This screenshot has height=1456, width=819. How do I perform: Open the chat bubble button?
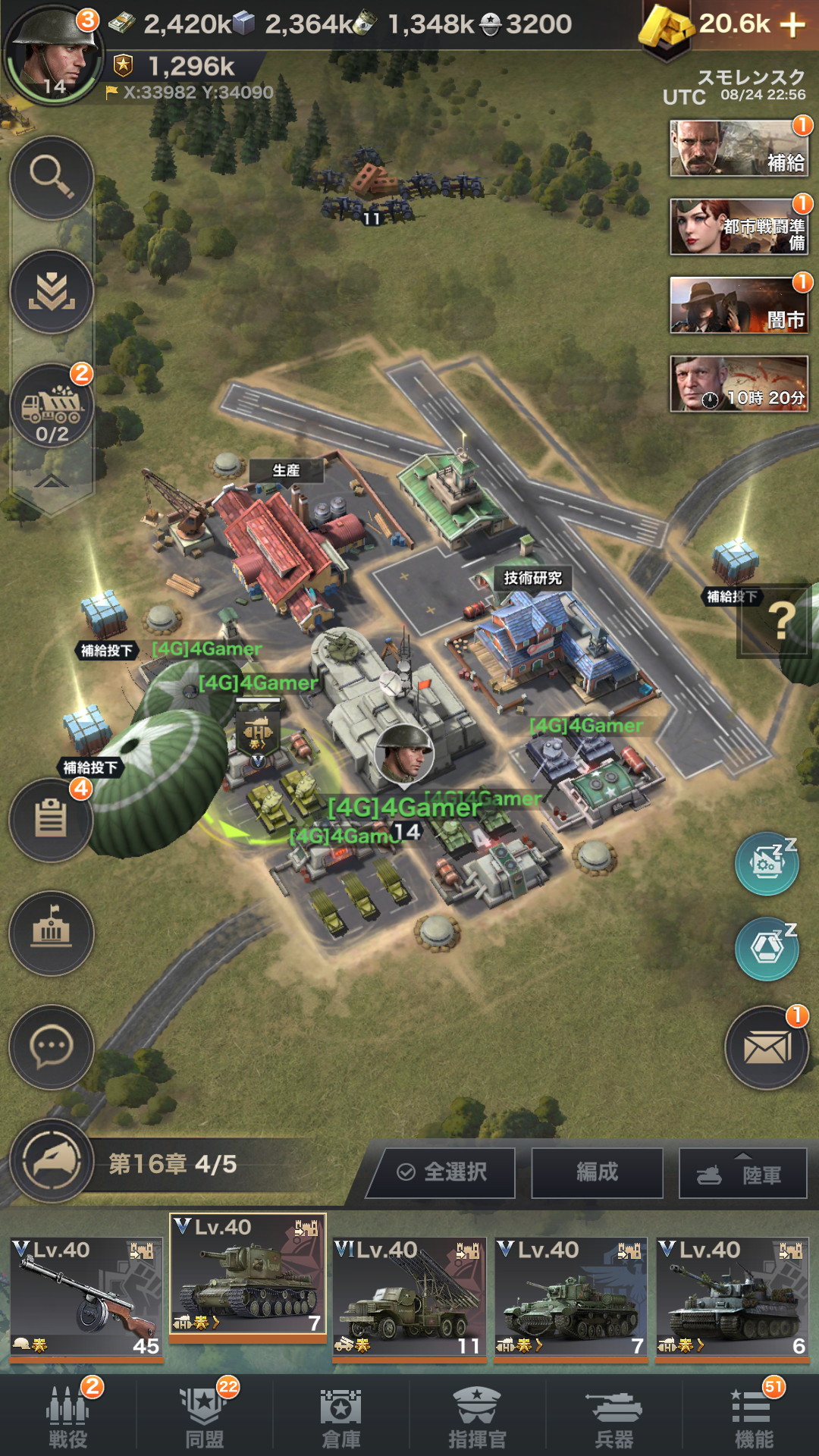coord(51,1047)
